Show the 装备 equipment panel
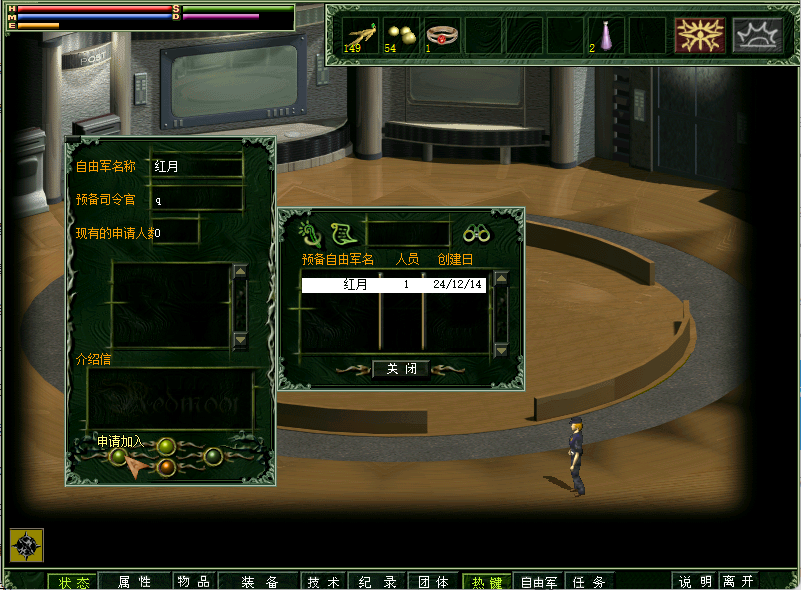This screenshot has width=801, height=590. (259, 582)
